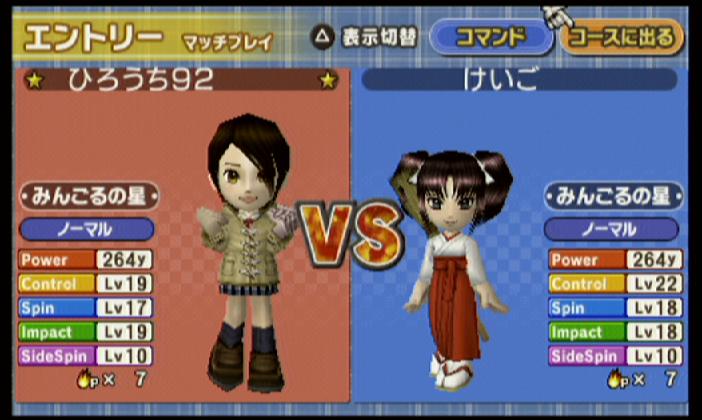This screenshot has height=420, width=702.
Task: Open the コマンド command menu
Action: coord(491,38)
